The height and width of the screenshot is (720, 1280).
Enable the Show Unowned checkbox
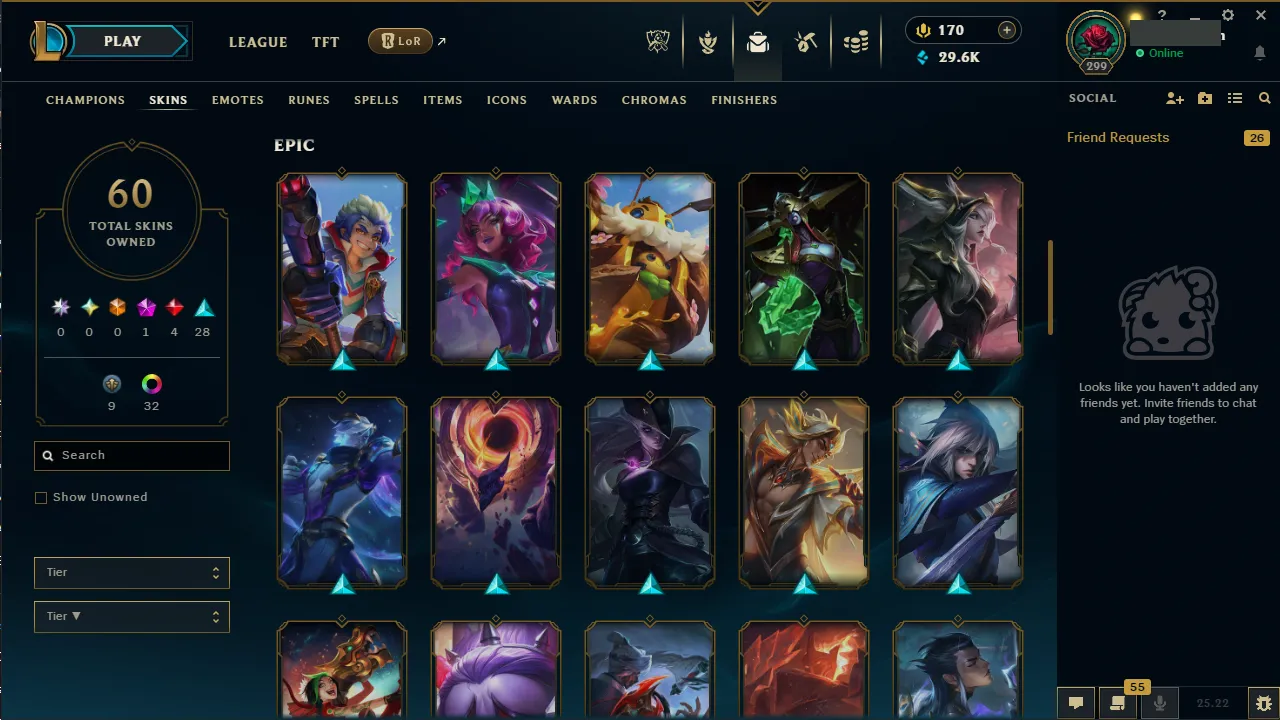(41, 497)
